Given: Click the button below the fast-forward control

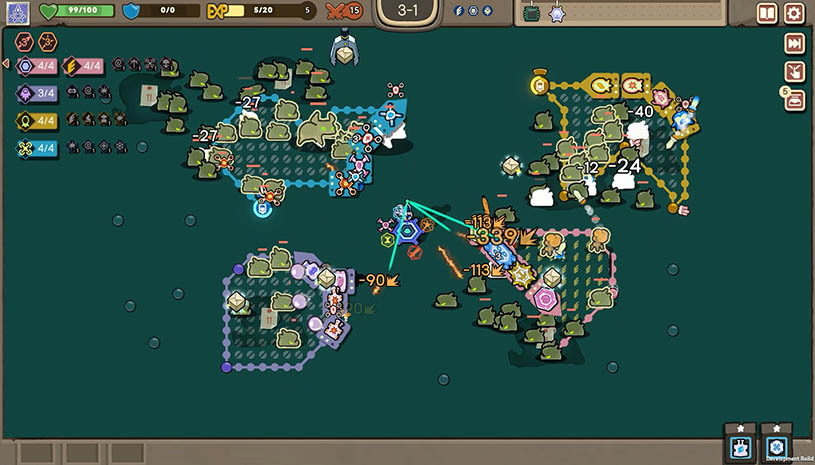Looking at the screenshot, I should pyautogui.click(x=794, y=71).
